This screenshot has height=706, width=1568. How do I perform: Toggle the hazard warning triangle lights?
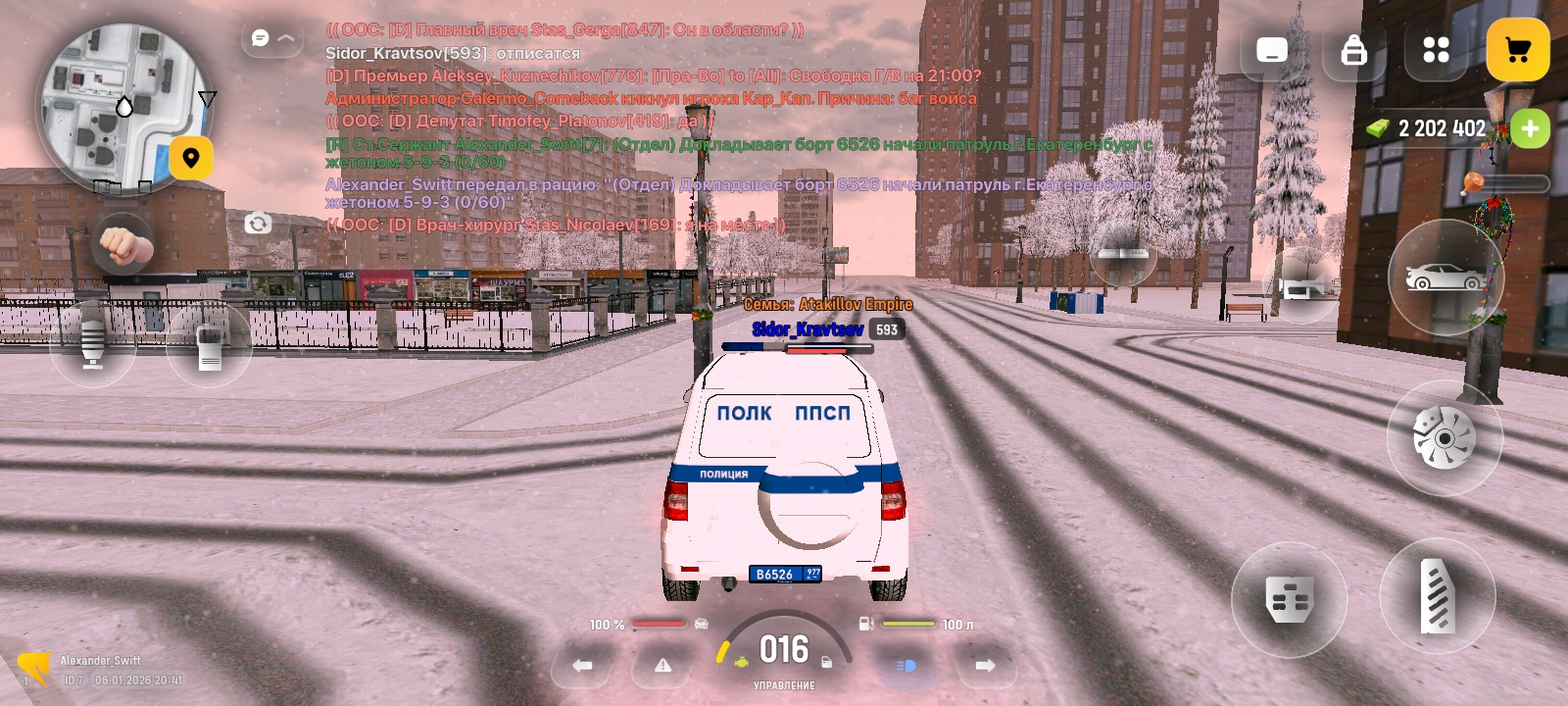pos(663,666)
